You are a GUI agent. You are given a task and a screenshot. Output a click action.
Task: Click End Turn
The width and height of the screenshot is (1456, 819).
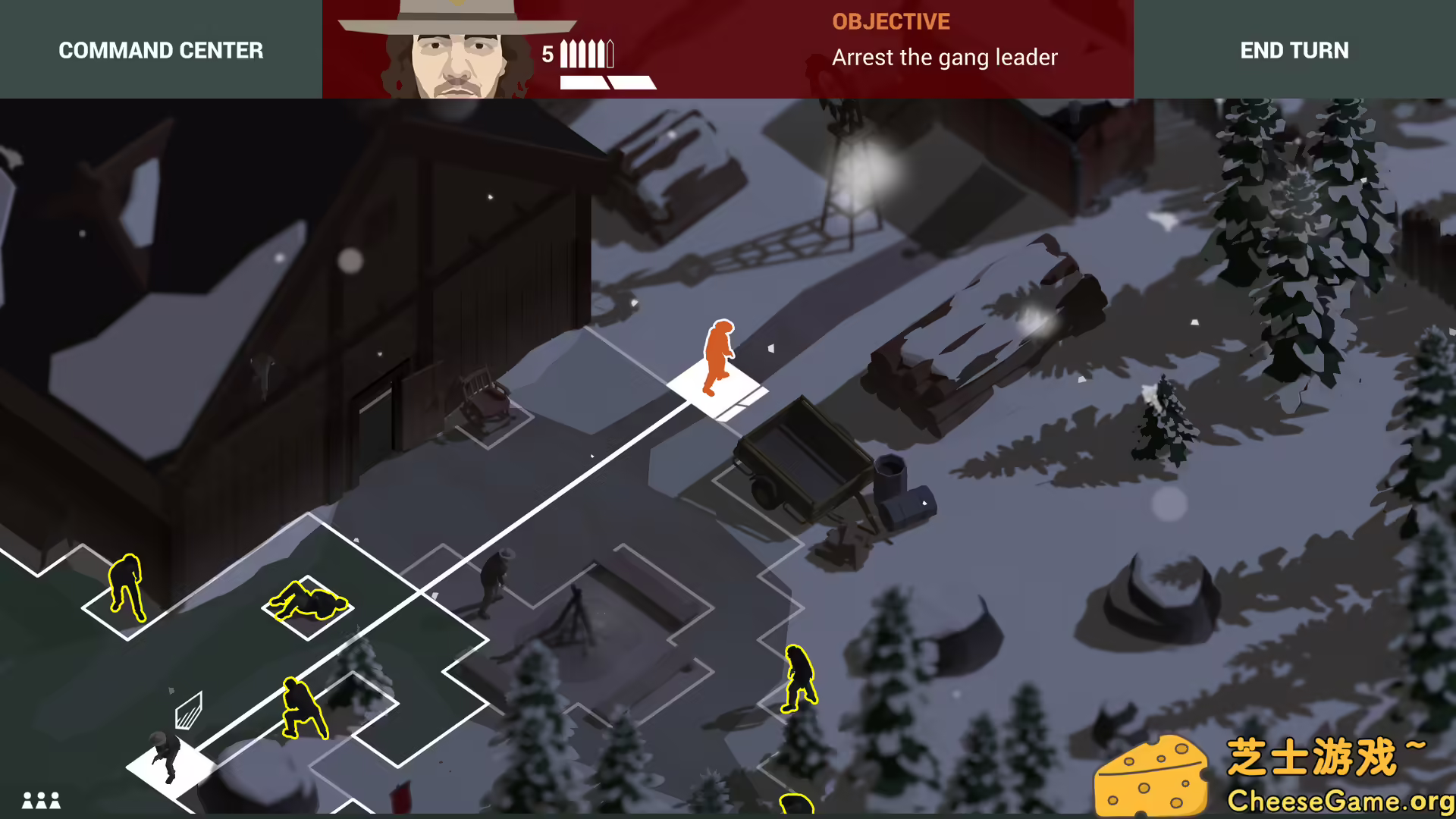1294,50
